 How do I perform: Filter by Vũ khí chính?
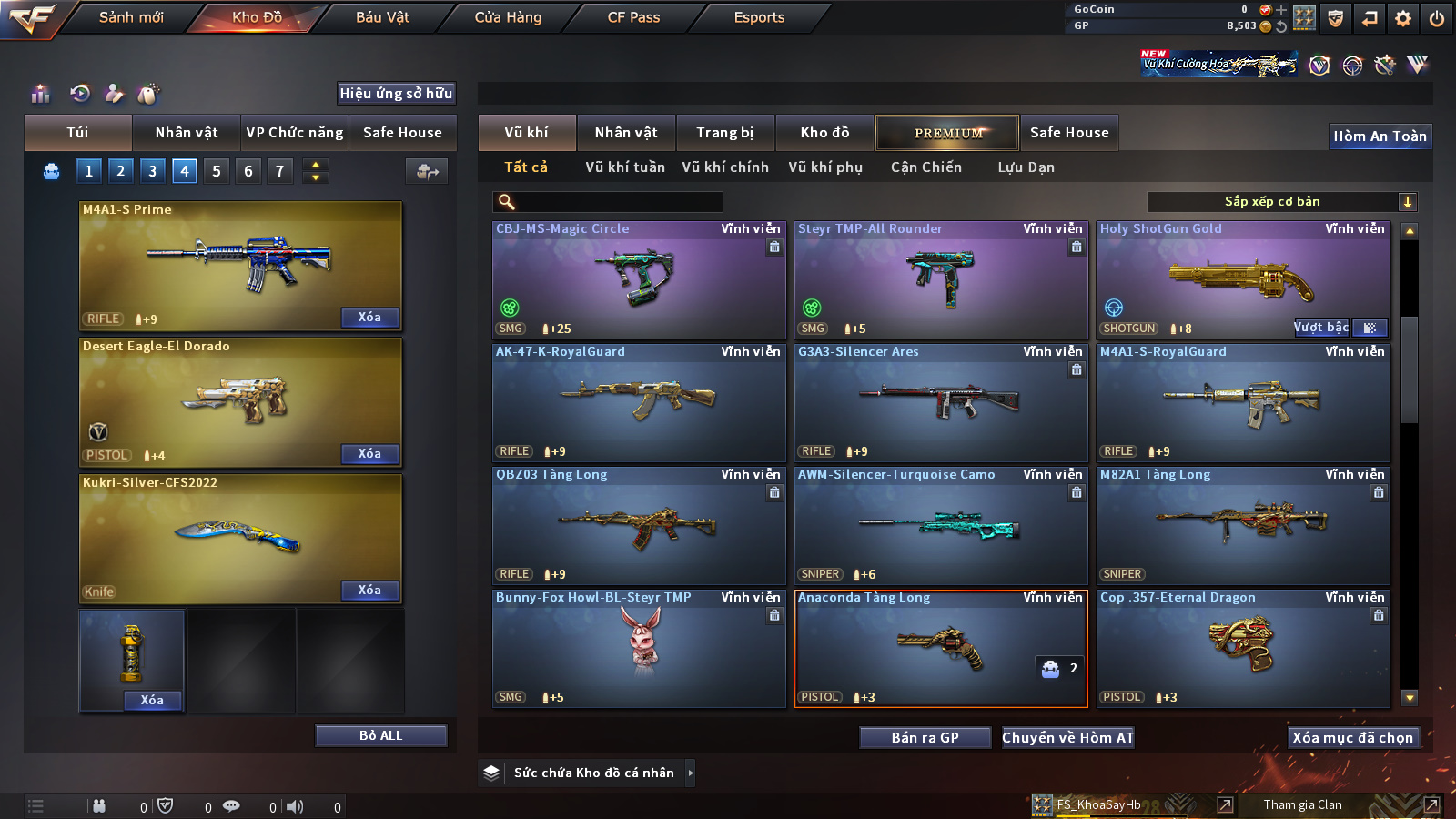pos(725,167)
